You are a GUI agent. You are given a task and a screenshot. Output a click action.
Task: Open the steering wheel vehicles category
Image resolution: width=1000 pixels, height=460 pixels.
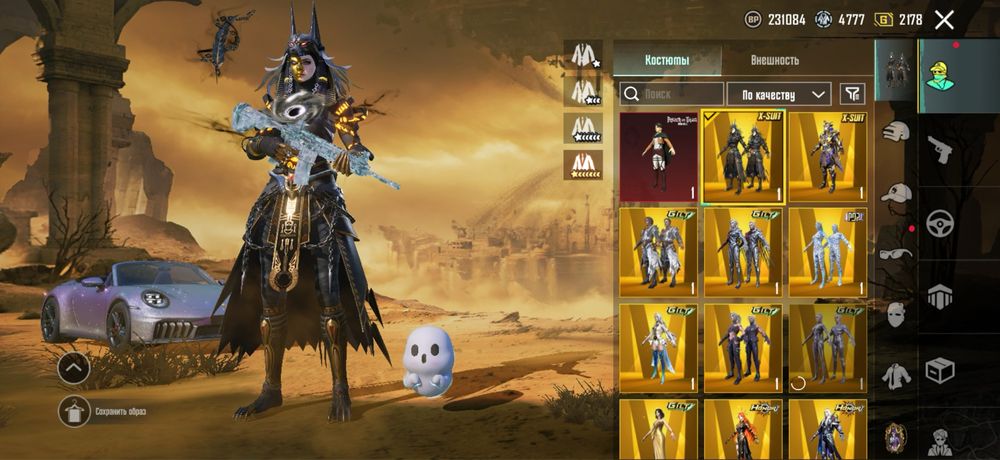click(940, 222)
